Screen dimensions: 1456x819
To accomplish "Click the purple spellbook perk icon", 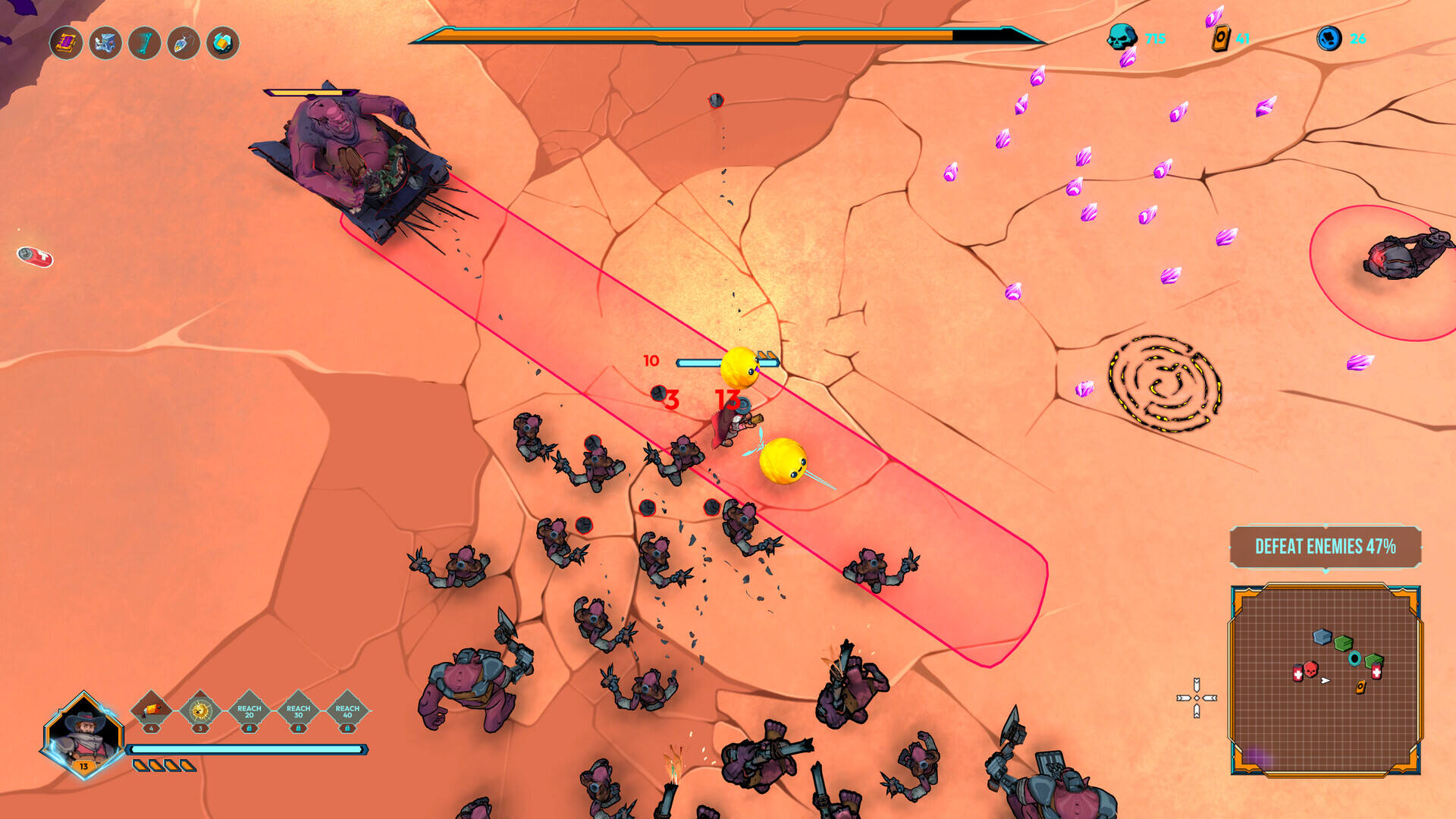I will [66, 42].
